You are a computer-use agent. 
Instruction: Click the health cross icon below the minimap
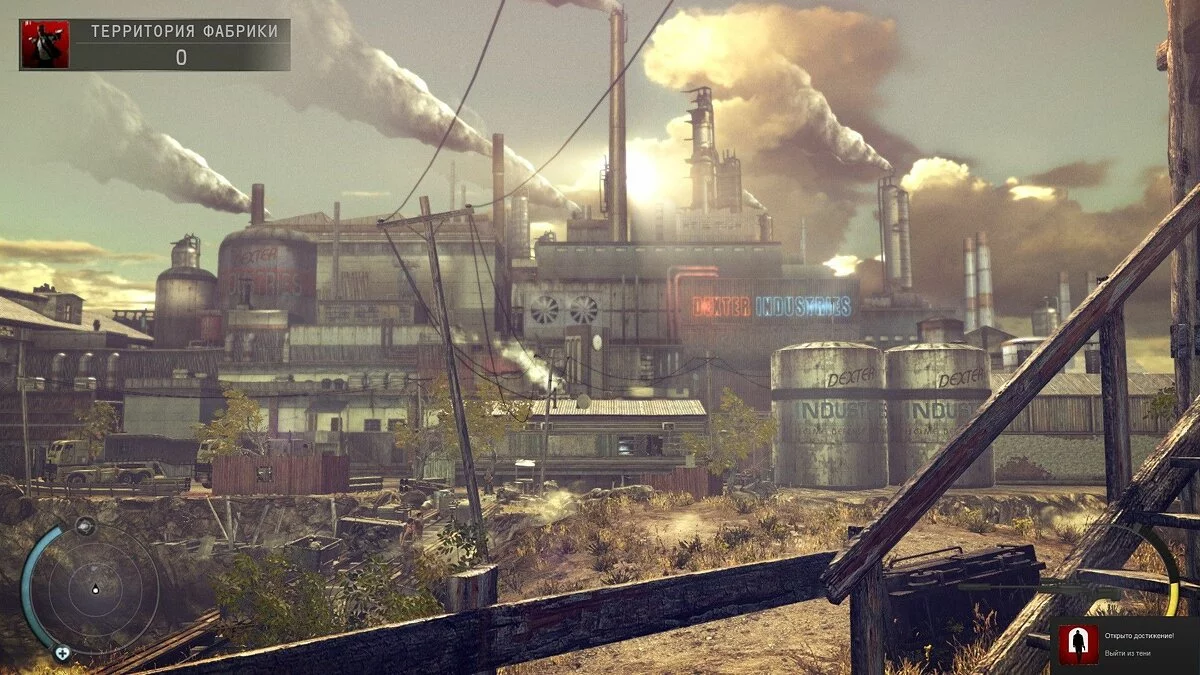click(x=62, y=653)
